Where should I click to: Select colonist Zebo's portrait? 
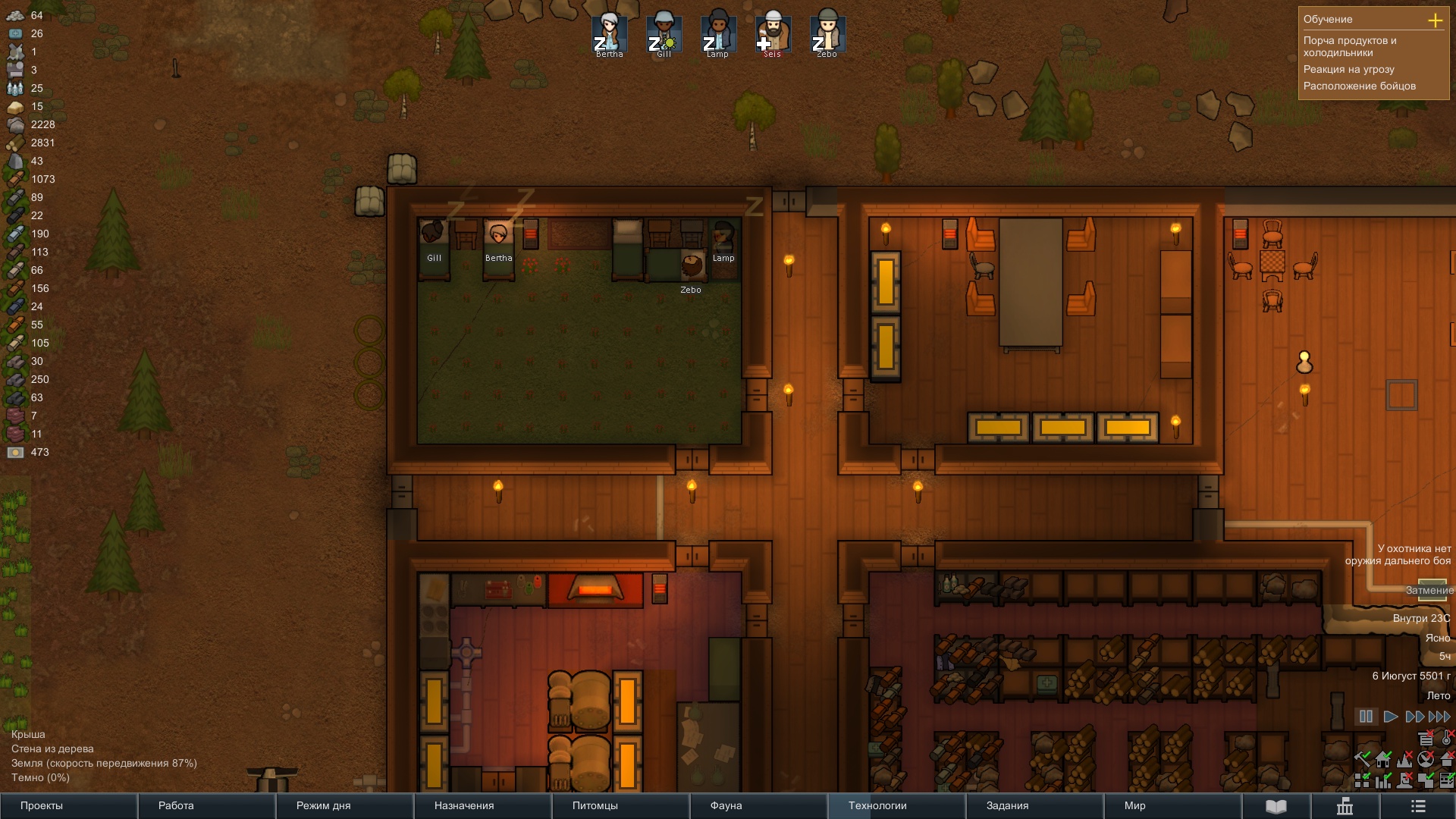click(x=827, y=33)
